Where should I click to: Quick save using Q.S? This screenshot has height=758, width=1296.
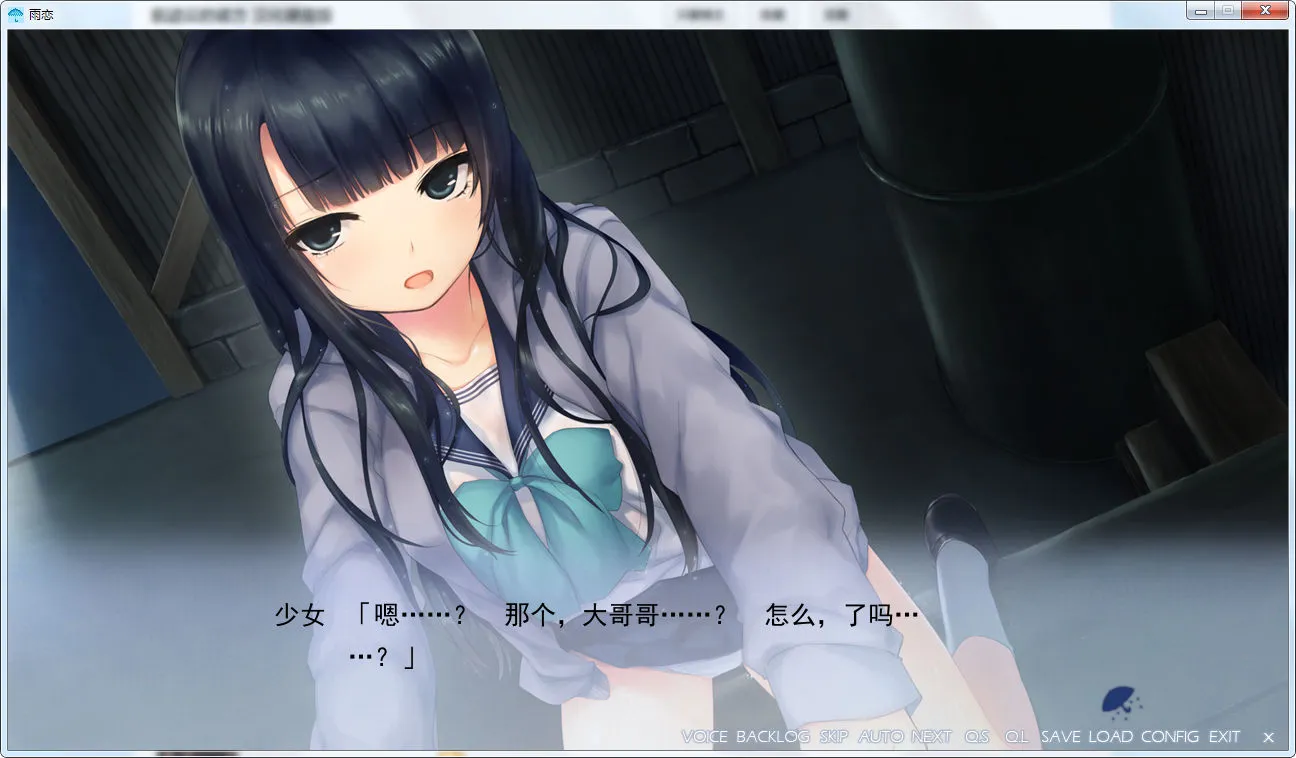pos(977,737)
